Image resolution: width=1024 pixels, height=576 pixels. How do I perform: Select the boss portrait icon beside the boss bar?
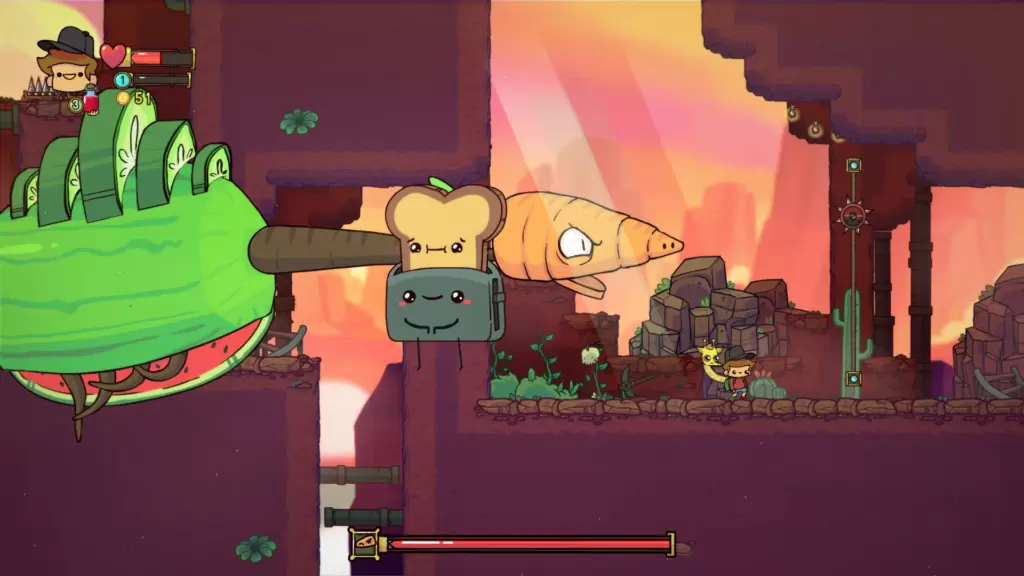(365, 544)
